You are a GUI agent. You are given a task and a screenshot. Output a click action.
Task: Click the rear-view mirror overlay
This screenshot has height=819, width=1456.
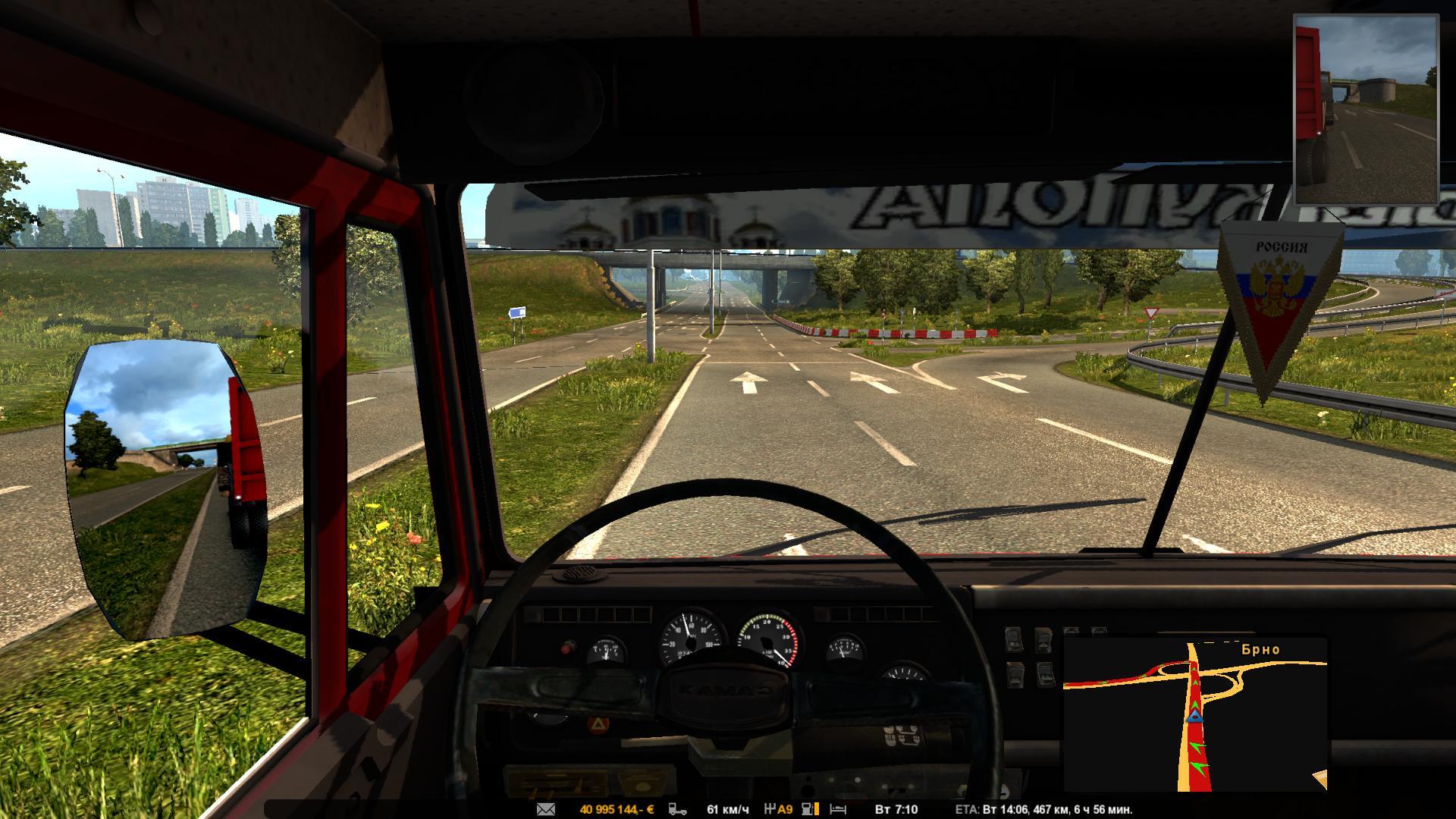(x=1365, y=110)
